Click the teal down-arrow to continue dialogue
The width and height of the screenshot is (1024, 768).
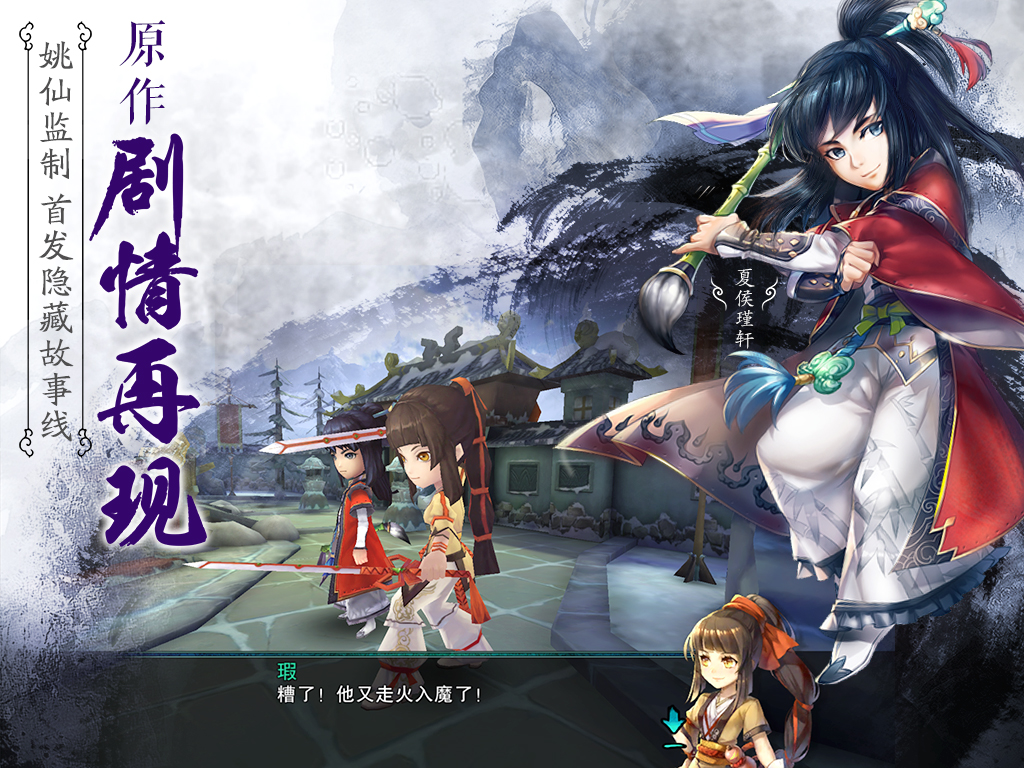click(x=673, y=720)
